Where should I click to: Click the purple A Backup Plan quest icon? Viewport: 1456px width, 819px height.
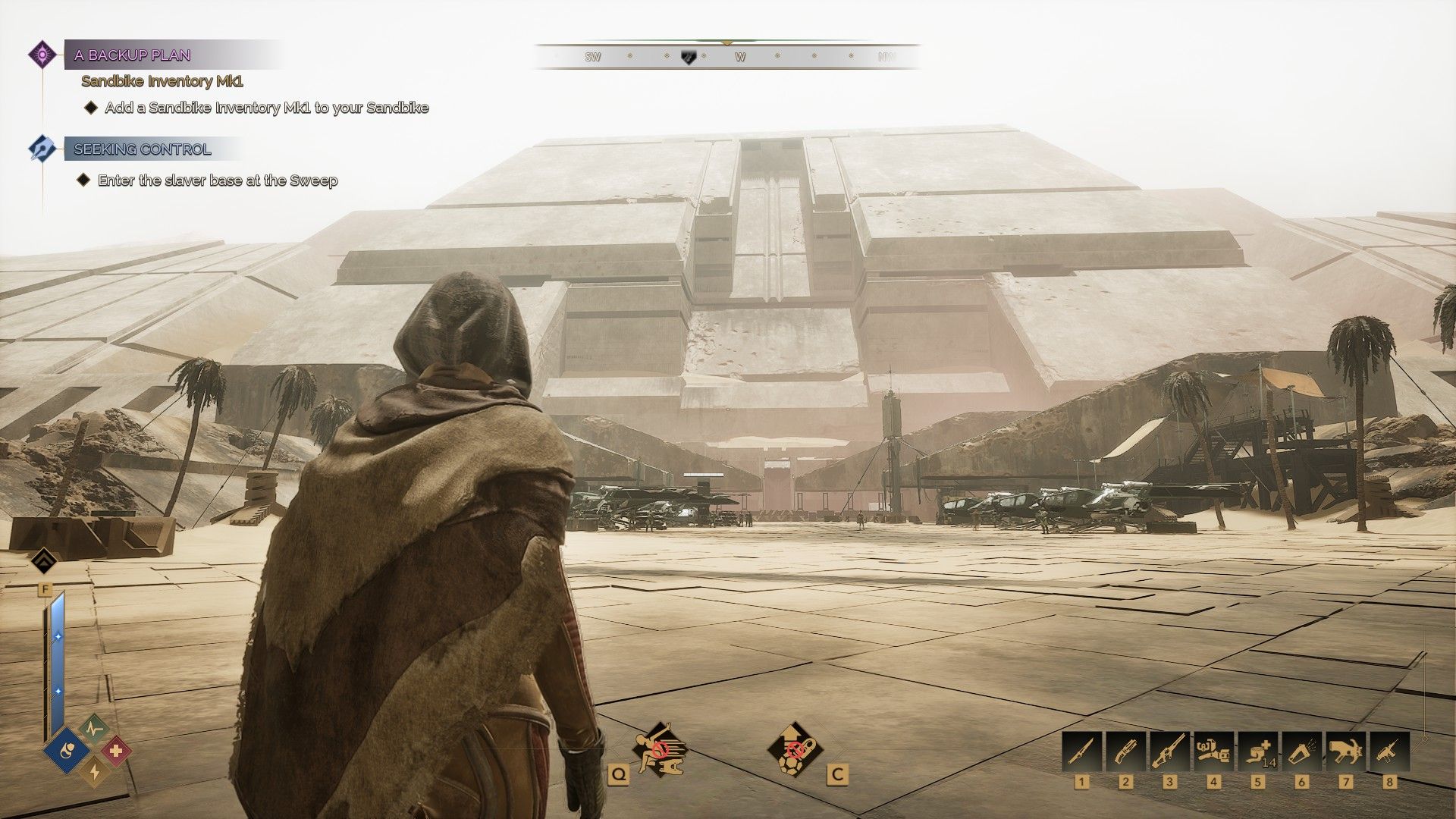pos(42,55)
